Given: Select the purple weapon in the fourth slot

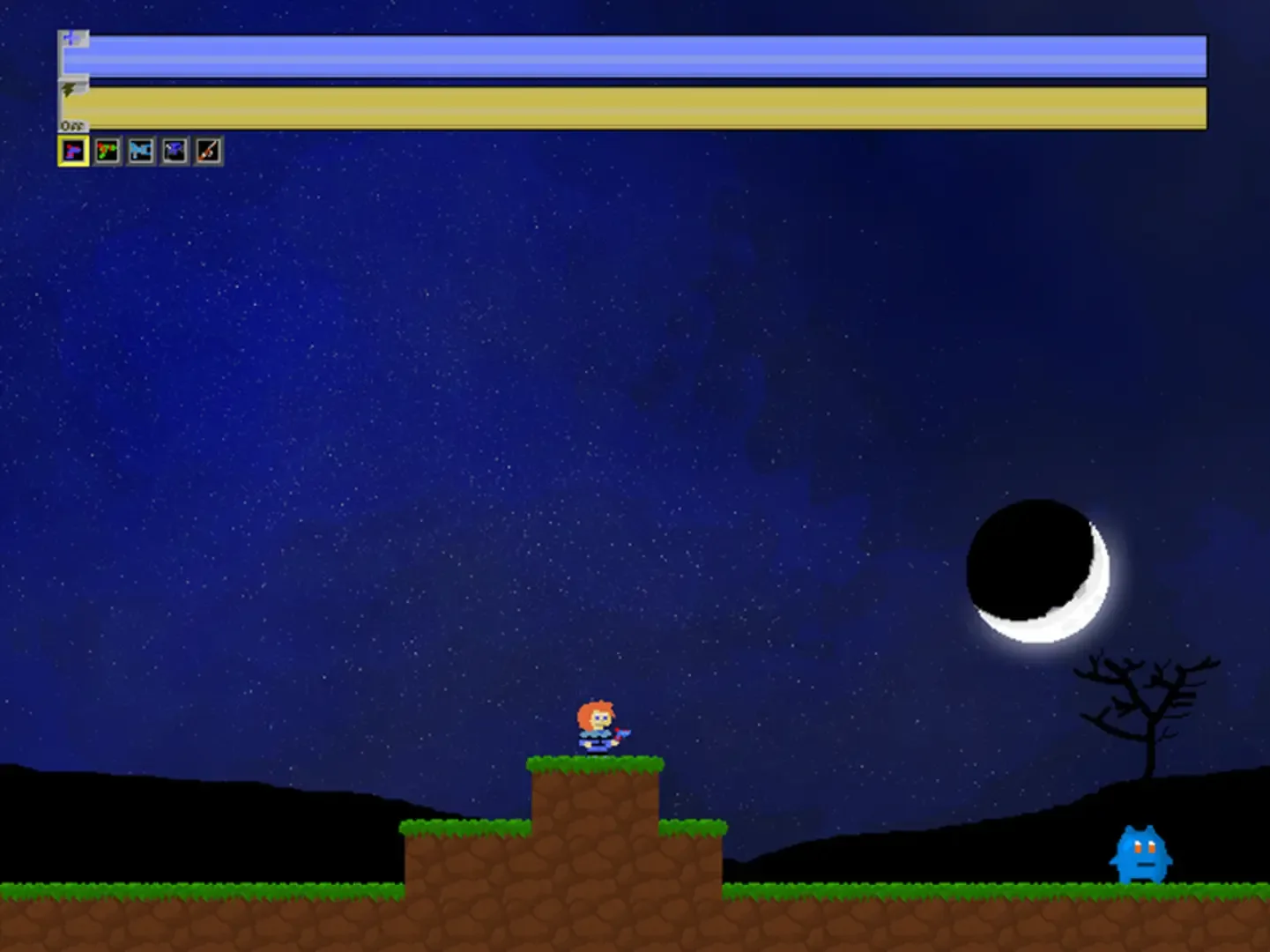Looking at the screenshot, I should click(174, 151).
